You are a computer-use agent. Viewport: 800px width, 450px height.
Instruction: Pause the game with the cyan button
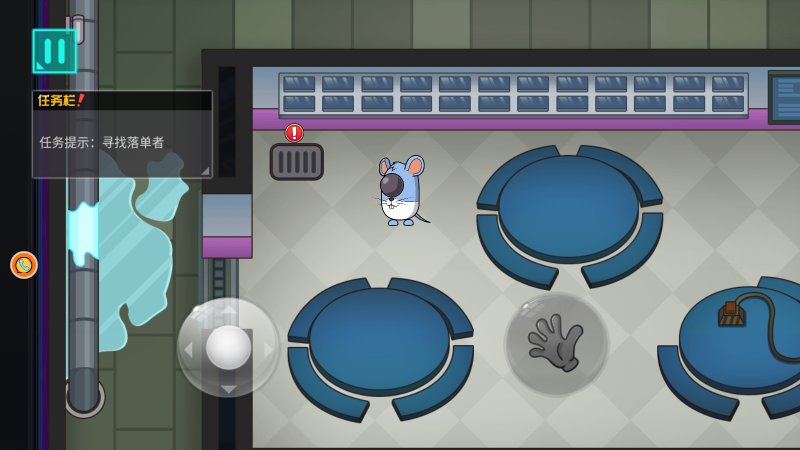click(x=54, y=51)
